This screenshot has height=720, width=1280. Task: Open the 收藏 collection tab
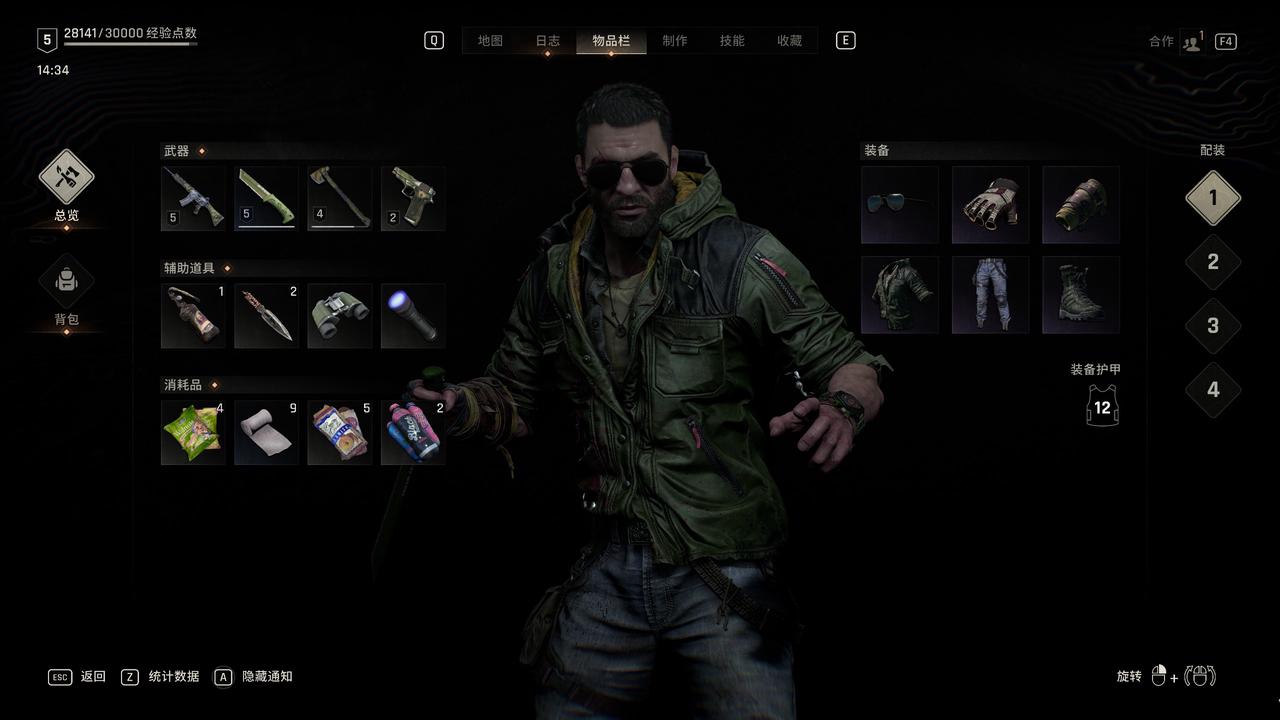pyautogui.click(x=790, y=41)
